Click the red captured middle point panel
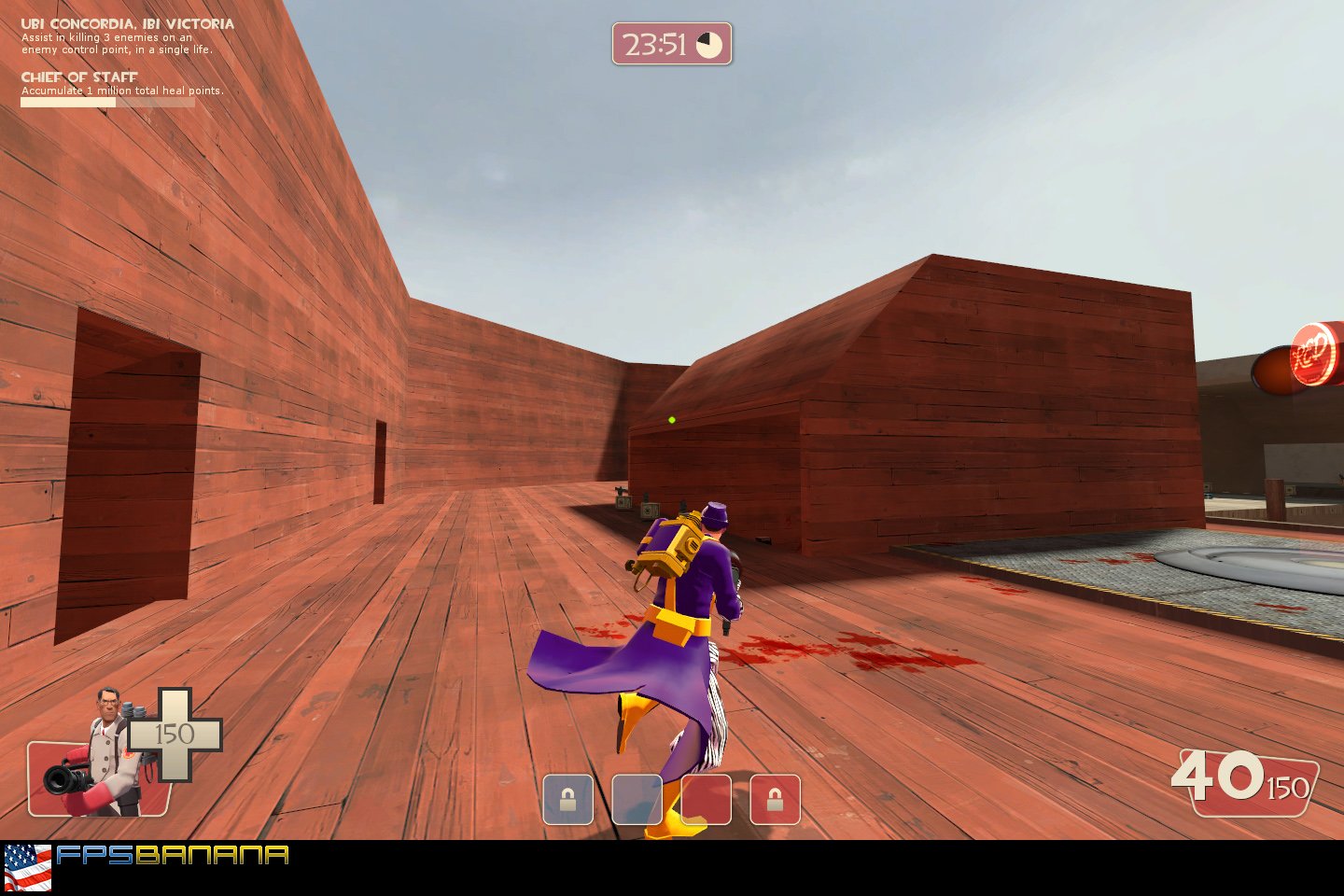 [707, 800]
